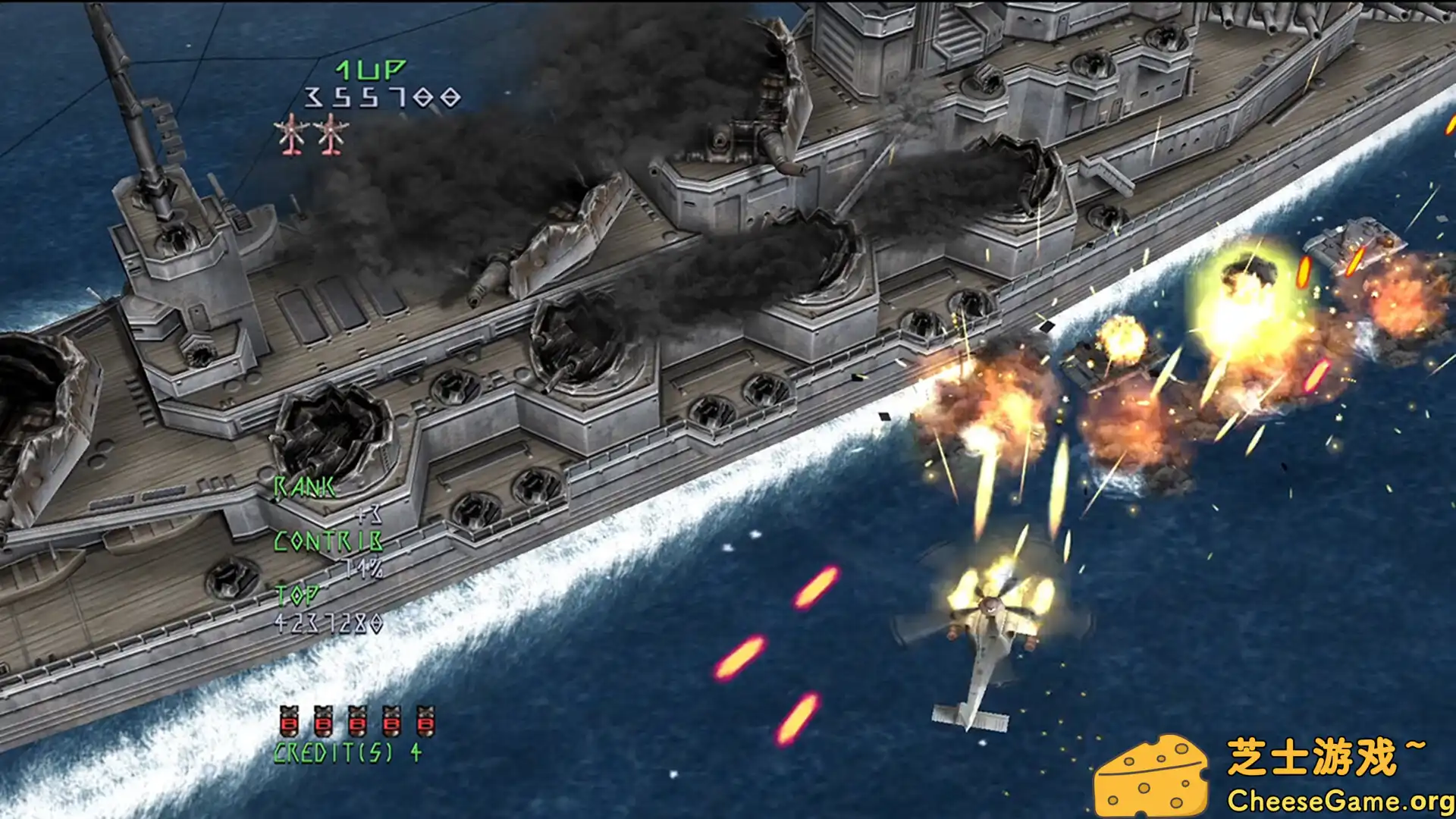Open the CheeseGame.org link

pyautogui.click(x=1338, y=799)
